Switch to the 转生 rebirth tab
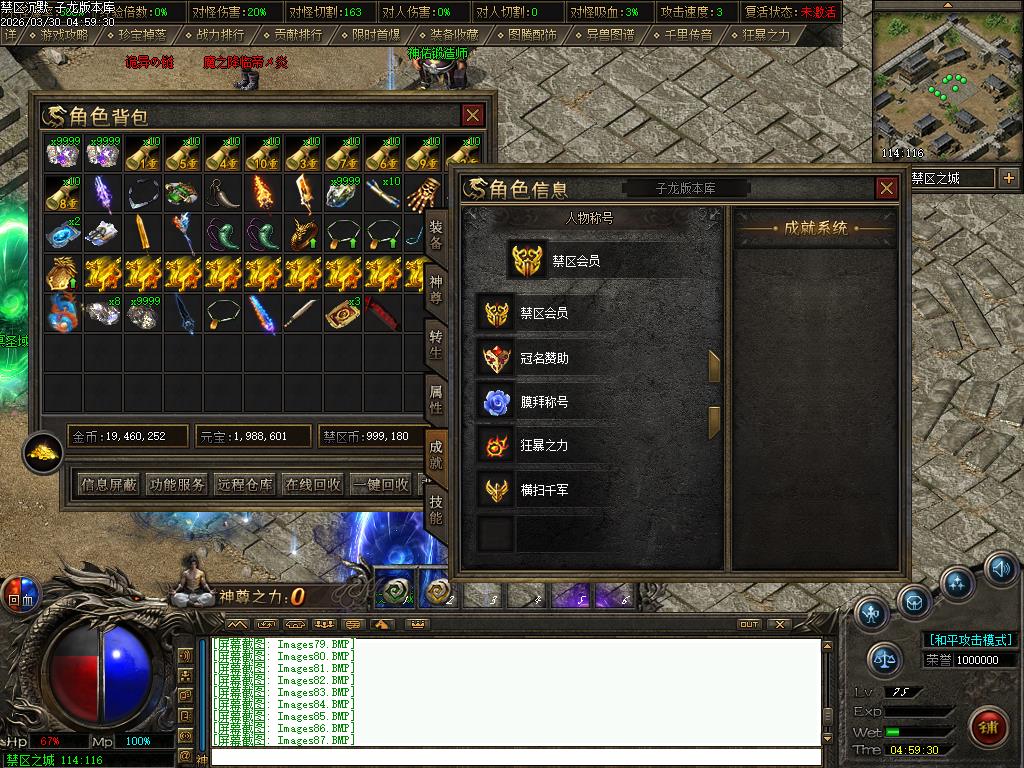This screenshot has width=1024, height=768. (x=436, y=343)
